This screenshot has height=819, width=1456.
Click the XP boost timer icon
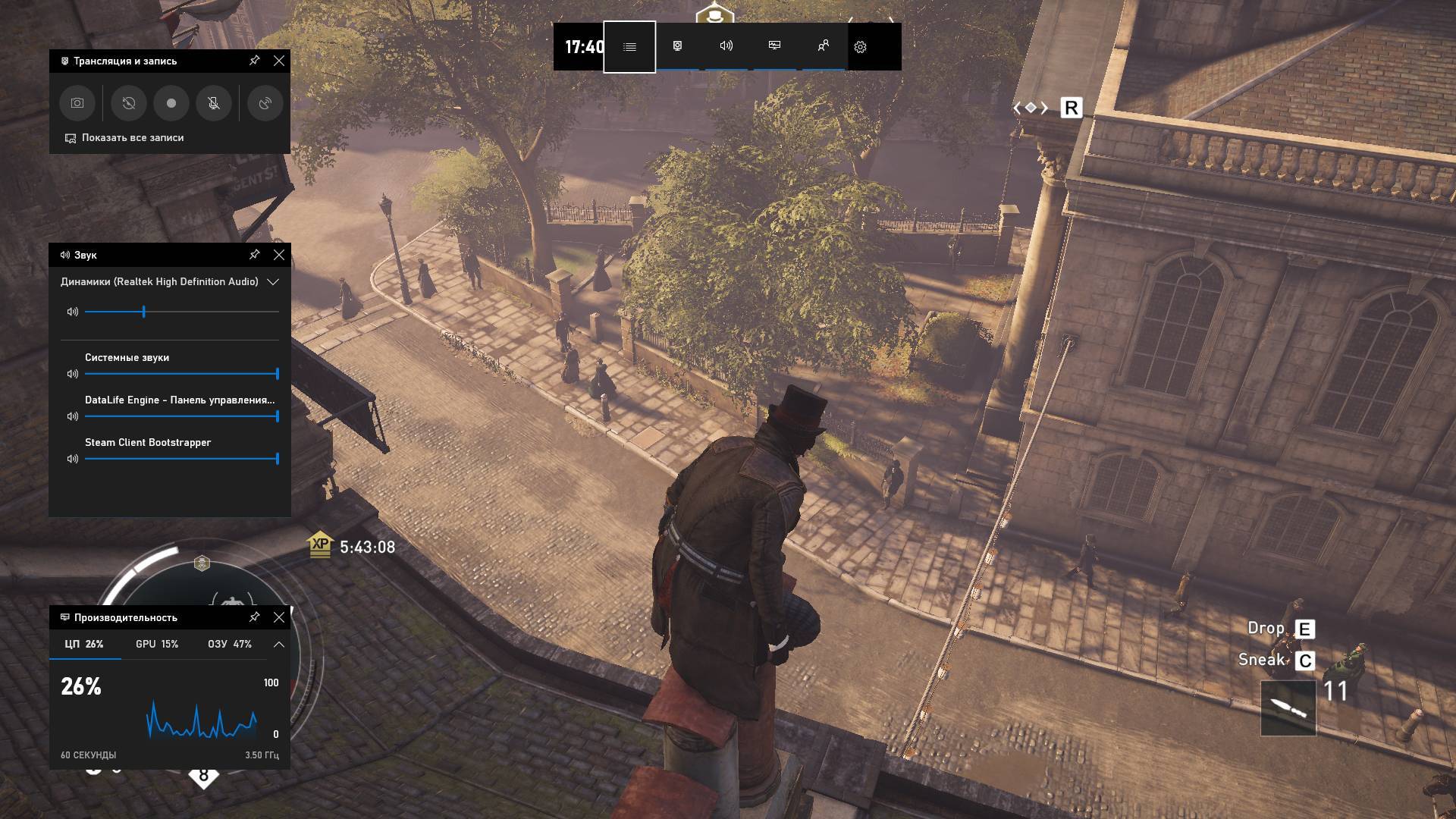(321, 544)
